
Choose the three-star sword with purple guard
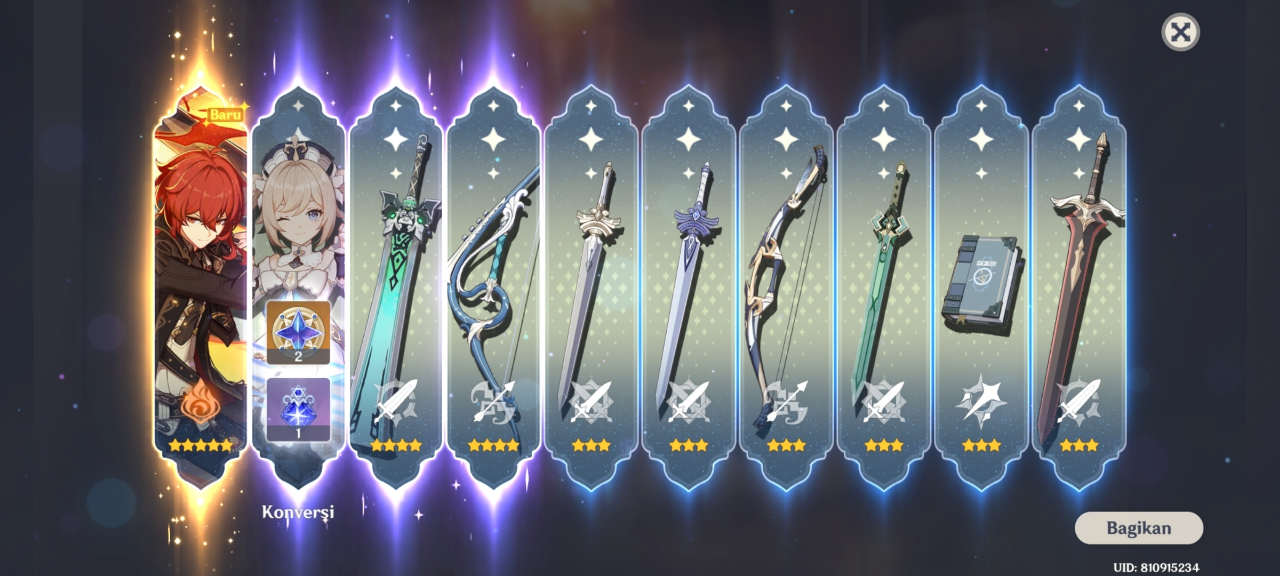coord(688,290)
